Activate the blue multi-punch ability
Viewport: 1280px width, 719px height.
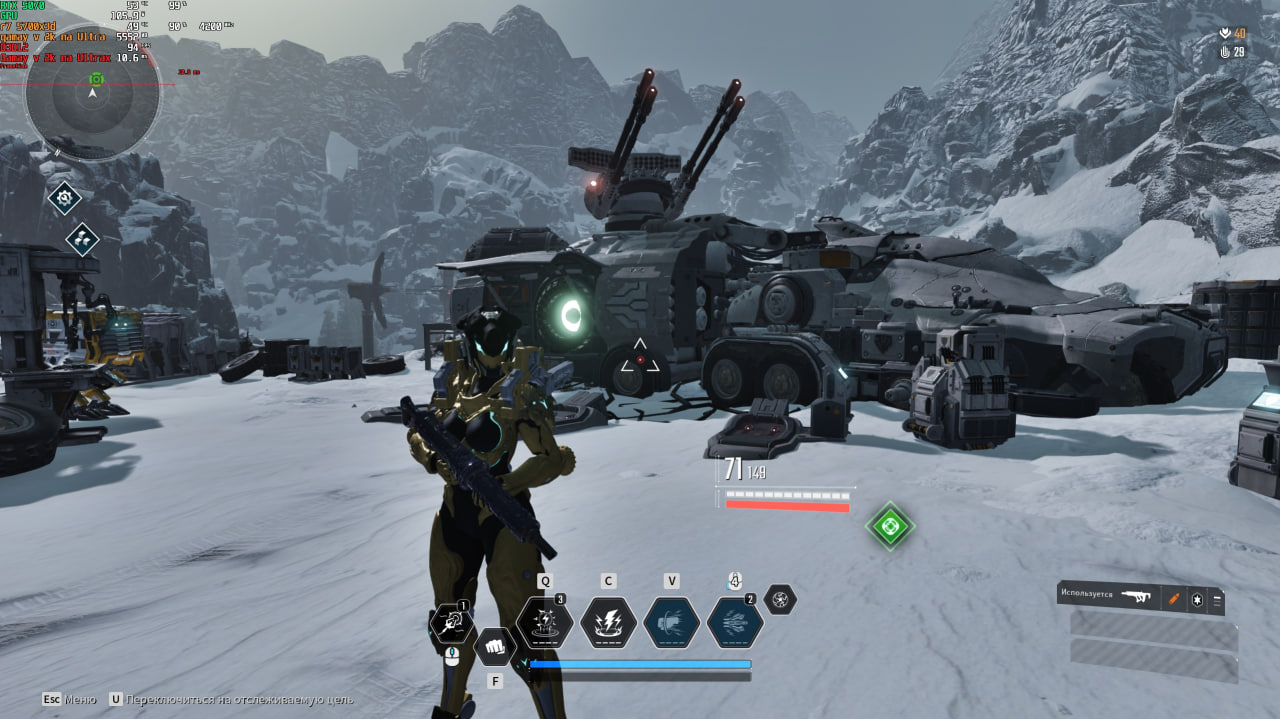[x=735, y=623]
